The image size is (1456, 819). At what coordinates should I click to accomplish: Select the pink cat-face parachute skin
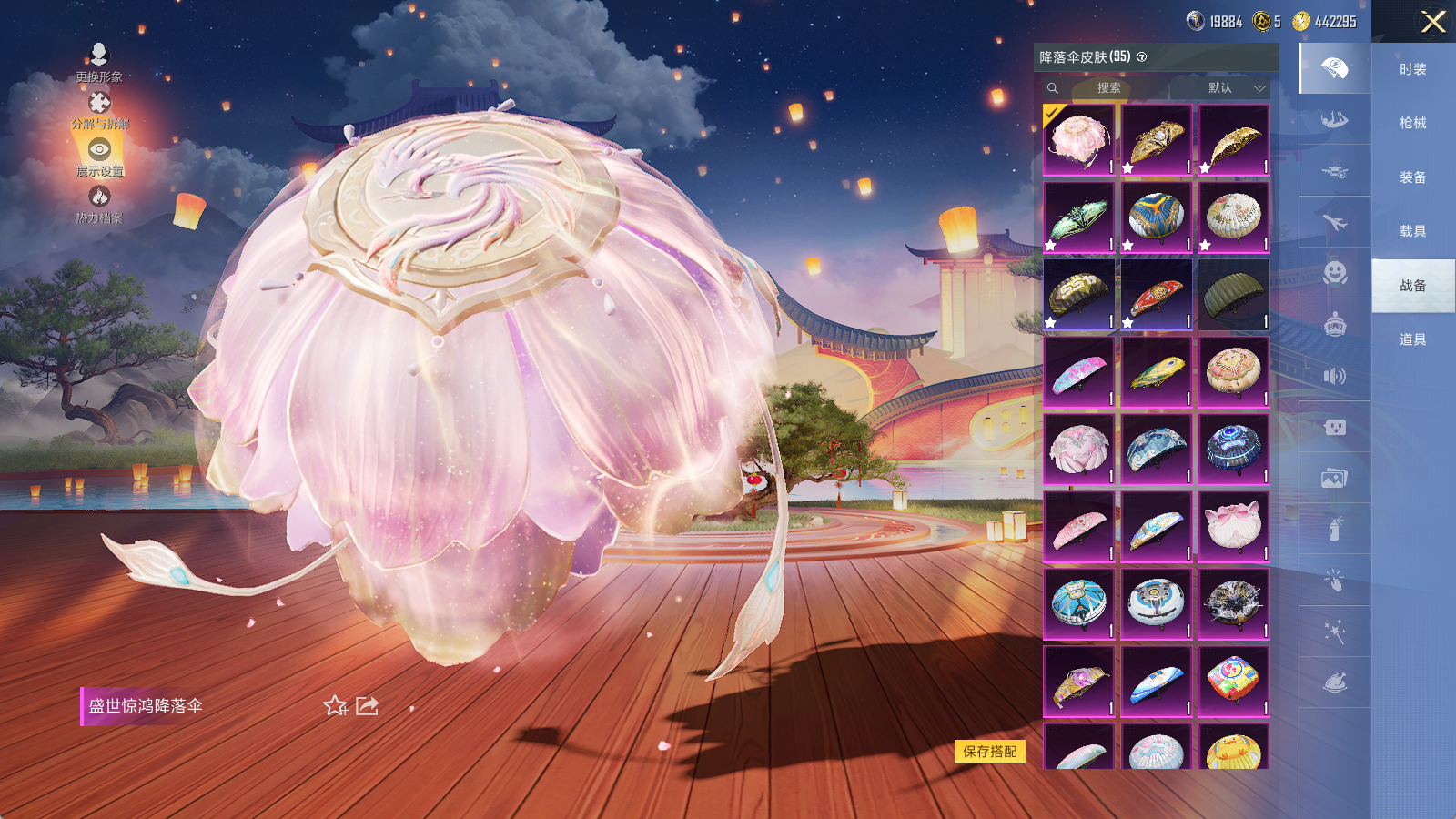[1233, 527]
